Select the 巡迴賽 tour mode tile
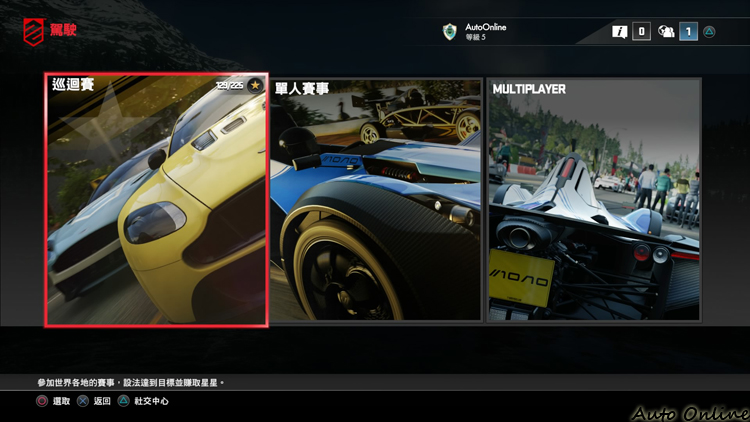Screen dimensions: 750x422 (156, 199)
